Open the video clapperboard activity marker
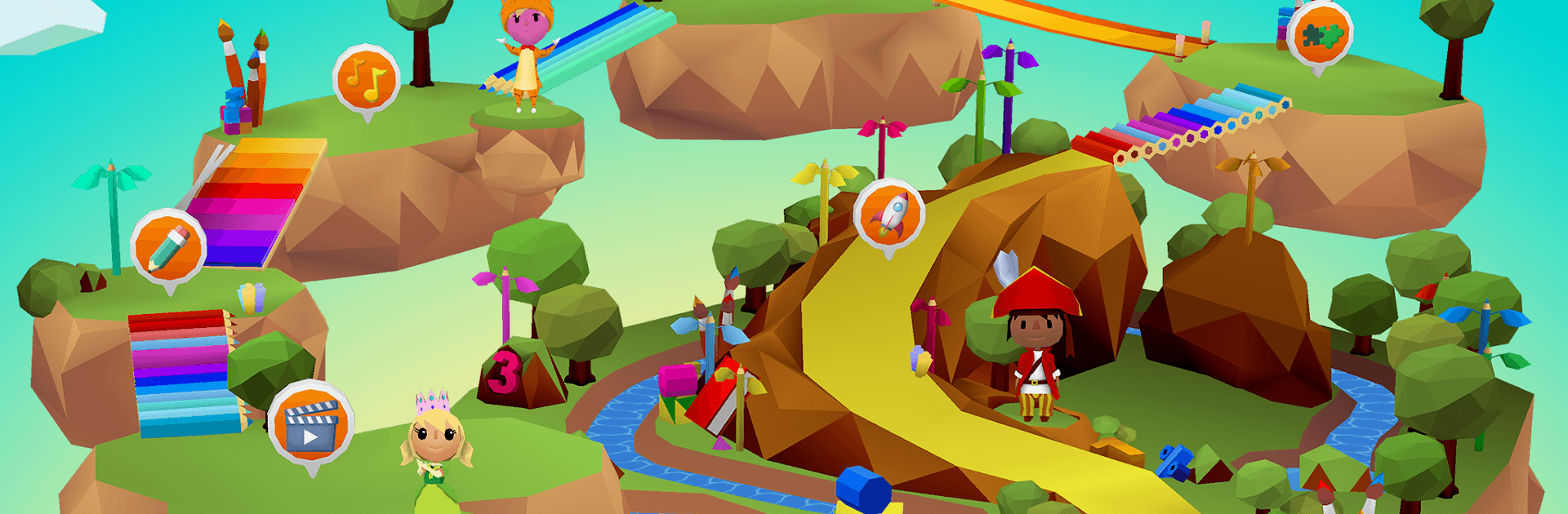 tap(310, 423)
